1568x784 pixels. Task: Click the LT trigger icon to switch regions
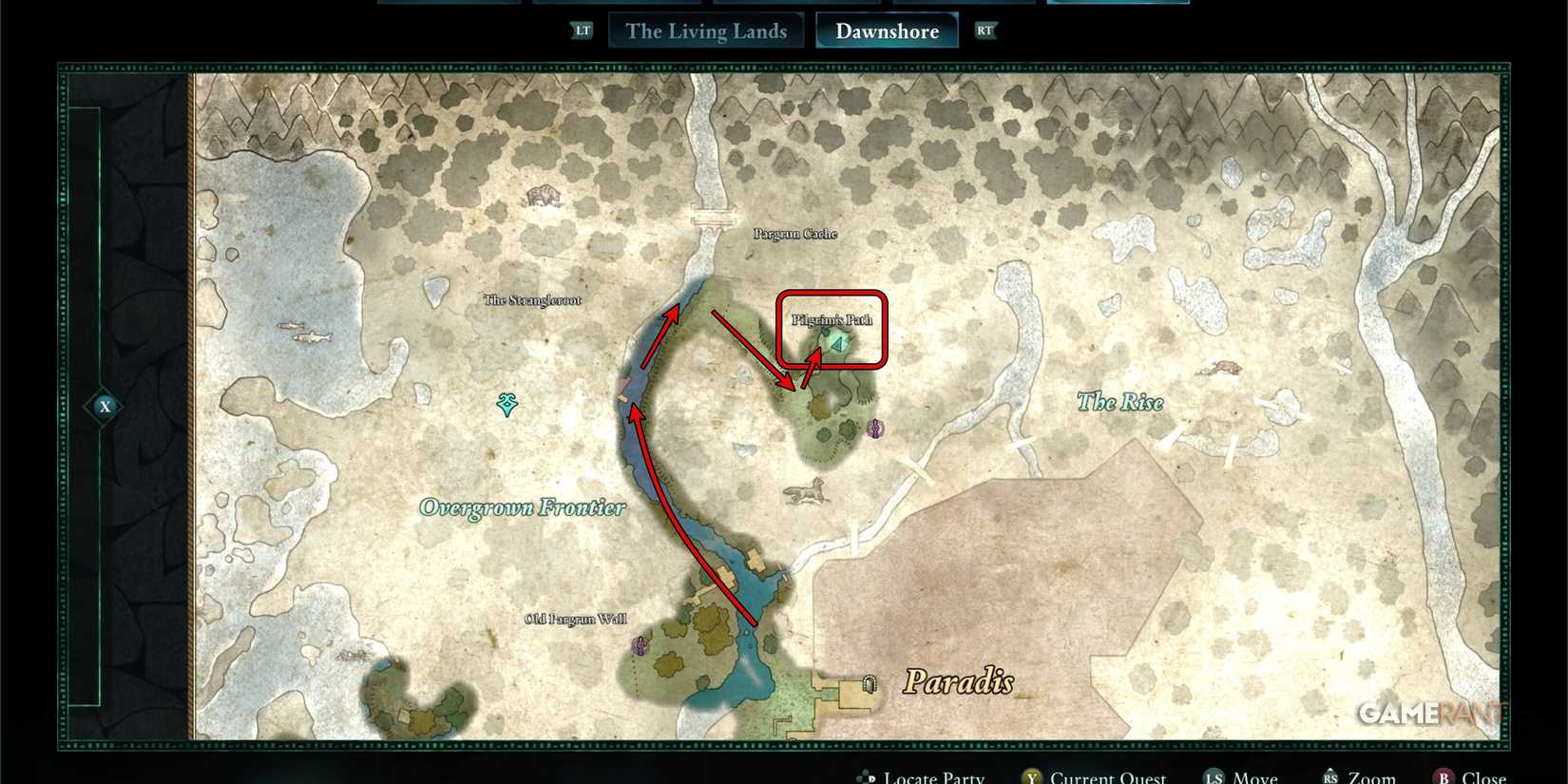pyautogui.click(x=582, y=29)
